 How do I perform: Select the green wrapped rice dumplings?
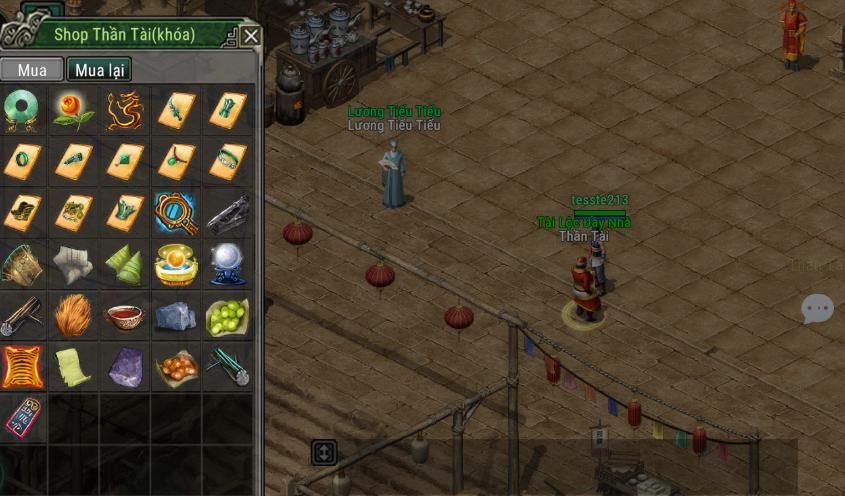coord(125,265)
